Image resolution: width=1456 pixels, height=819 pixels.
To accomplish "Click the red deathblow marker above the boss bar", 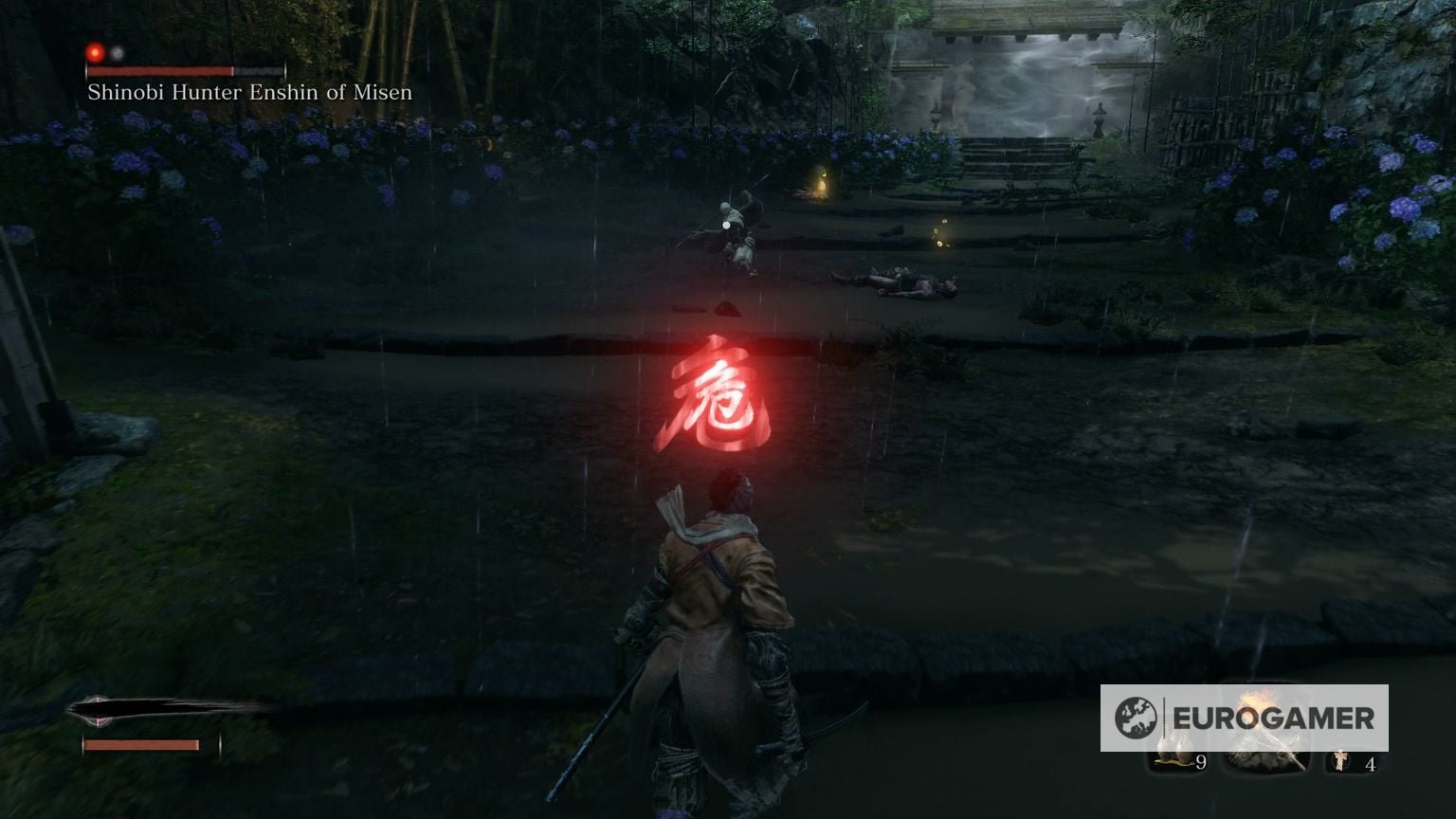I will pos(95,53).
